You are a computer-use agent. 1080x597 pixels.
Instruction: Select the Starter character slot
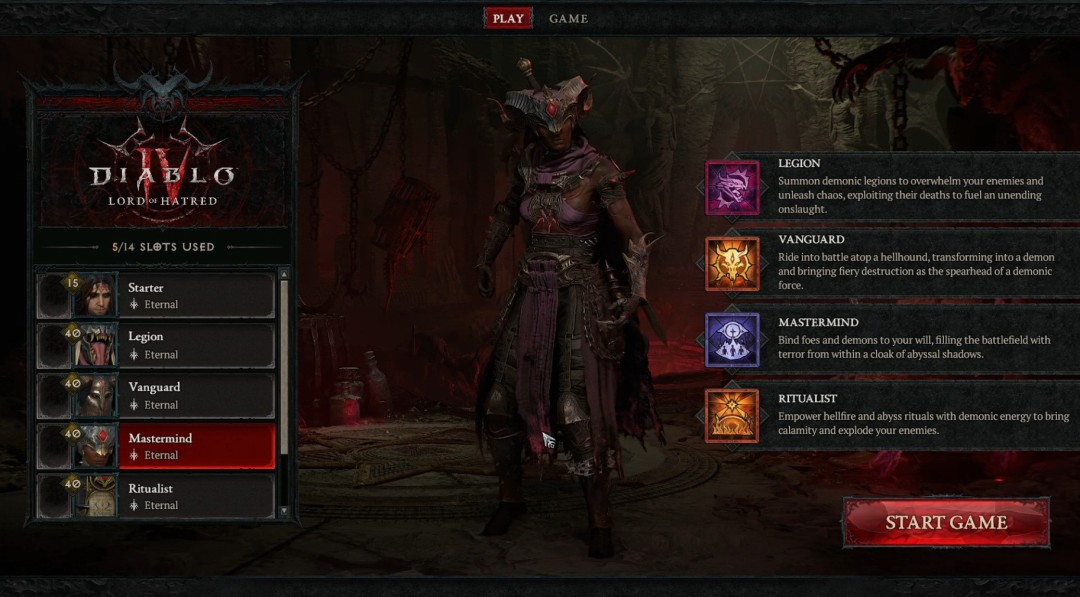196,296
